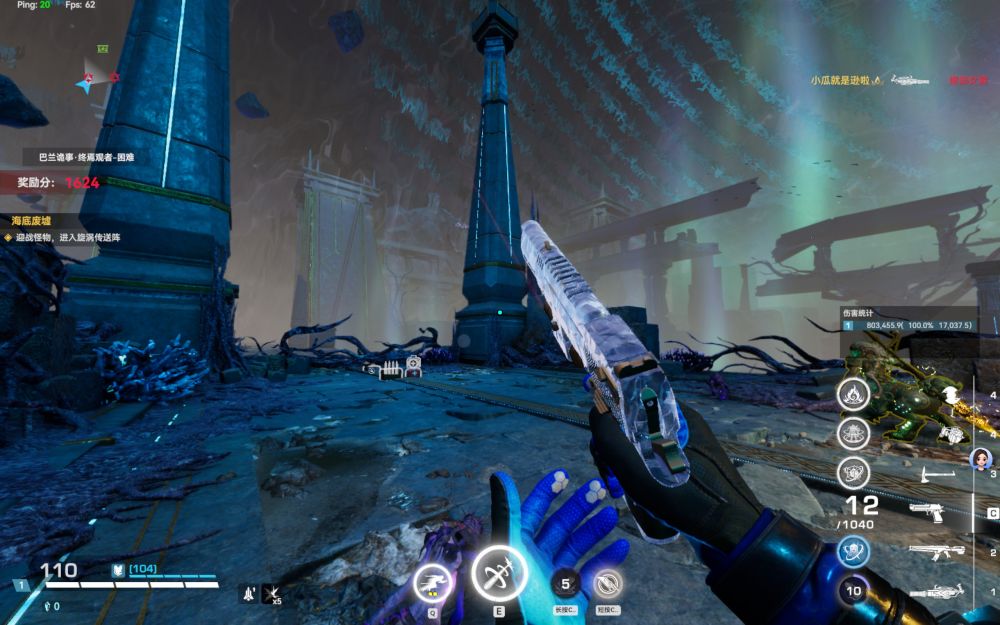
Task: Activate the skill icon showing cooldown 10
Action: click(x=853, y=591)
